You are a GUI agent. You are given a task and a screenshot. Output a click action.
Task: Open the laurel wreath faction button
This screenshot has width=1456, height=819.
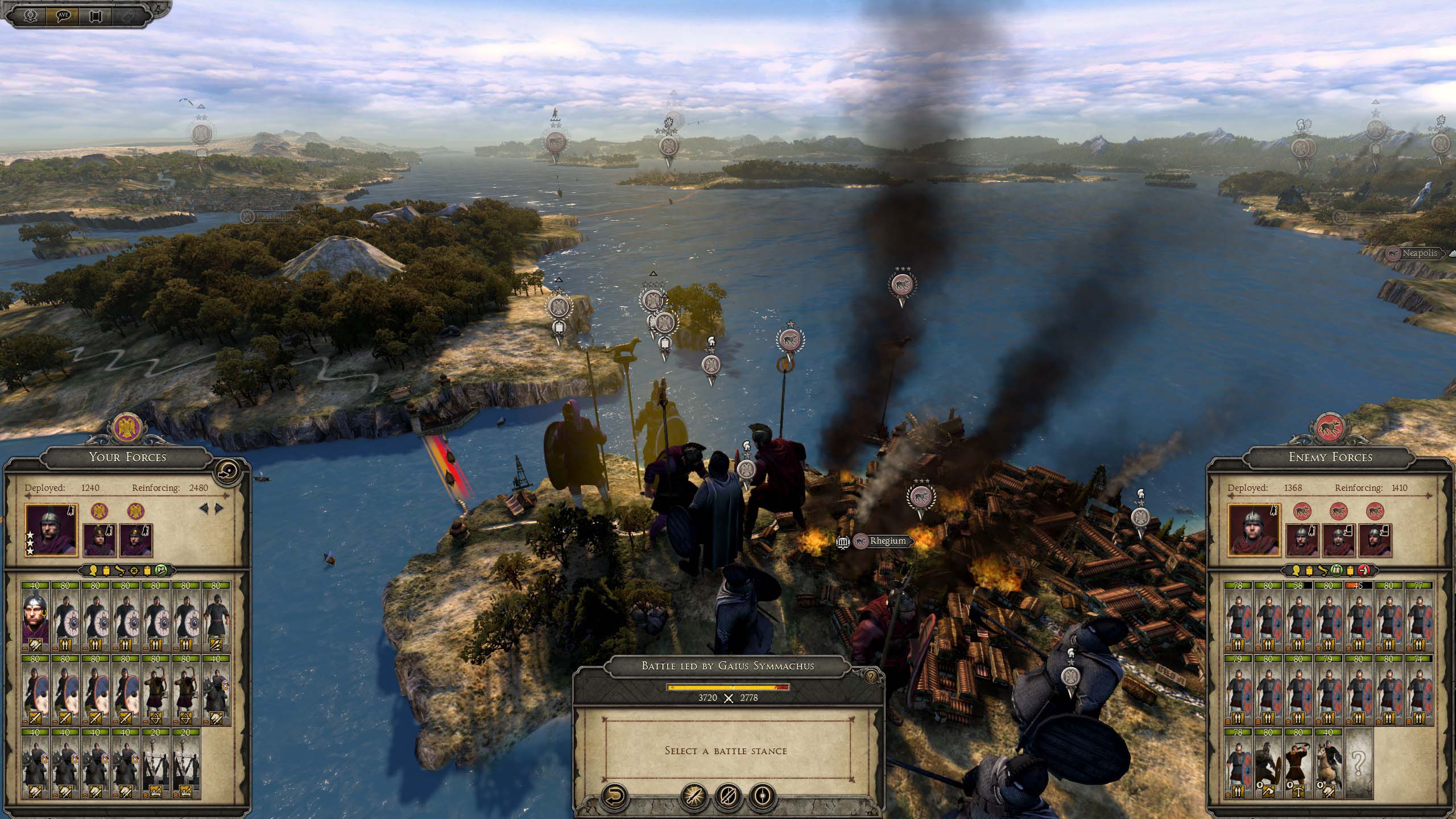(31, 15)
